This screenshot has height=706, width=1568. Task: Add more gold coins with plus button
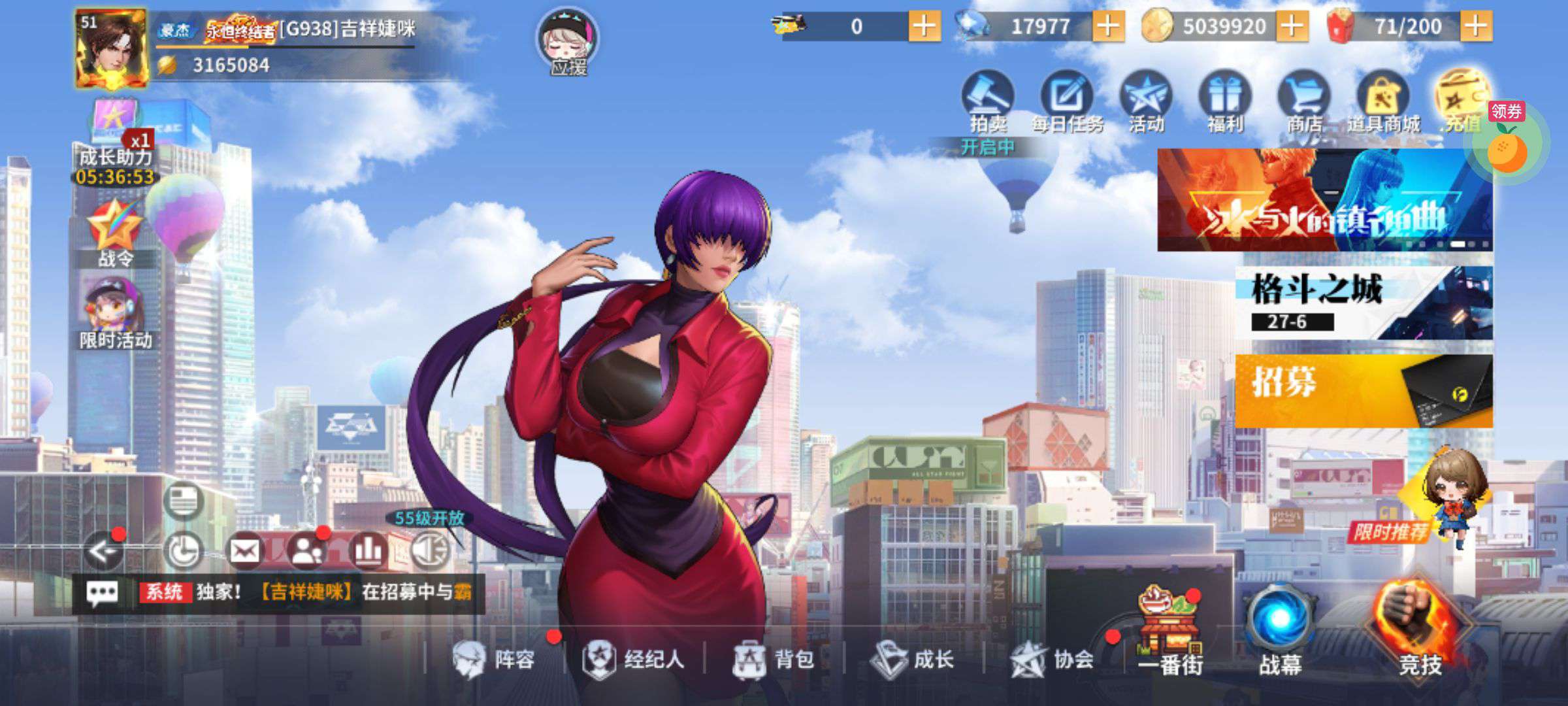pyautogui.click(x=1292, y=27)
